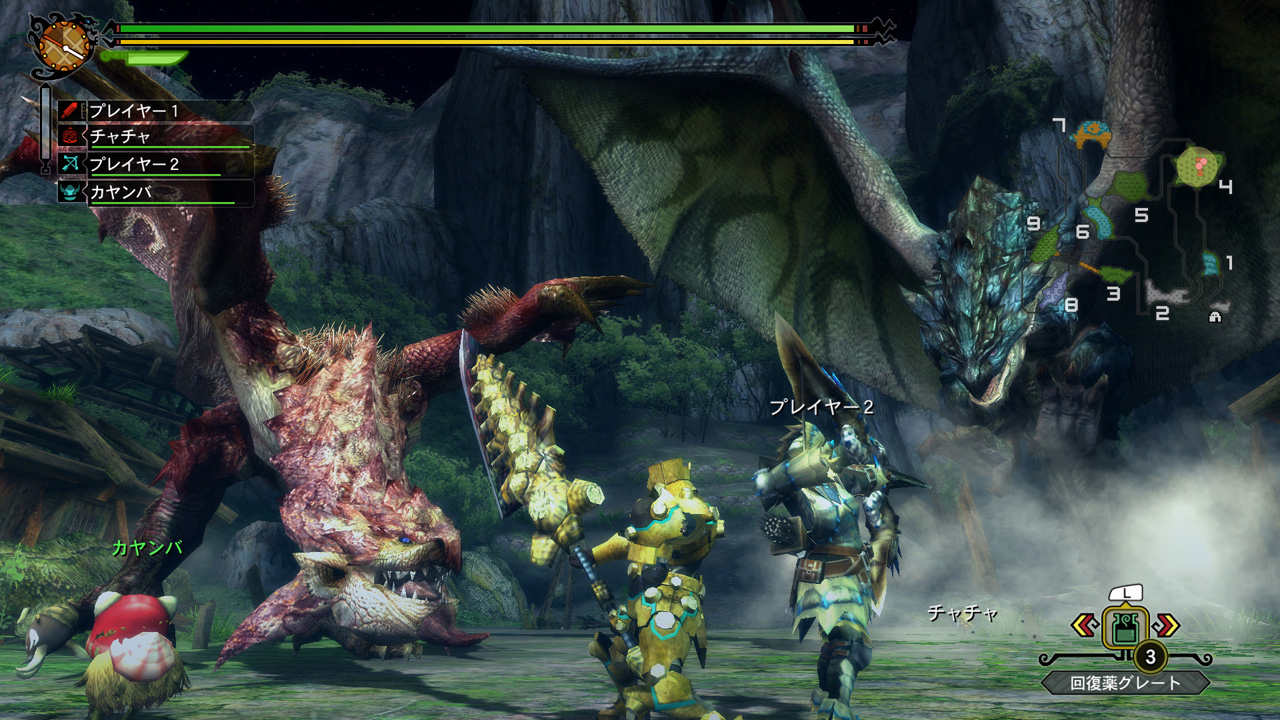Select area 7 on the minimap
Viewport: 1280px width, 720px height.
1093,133
